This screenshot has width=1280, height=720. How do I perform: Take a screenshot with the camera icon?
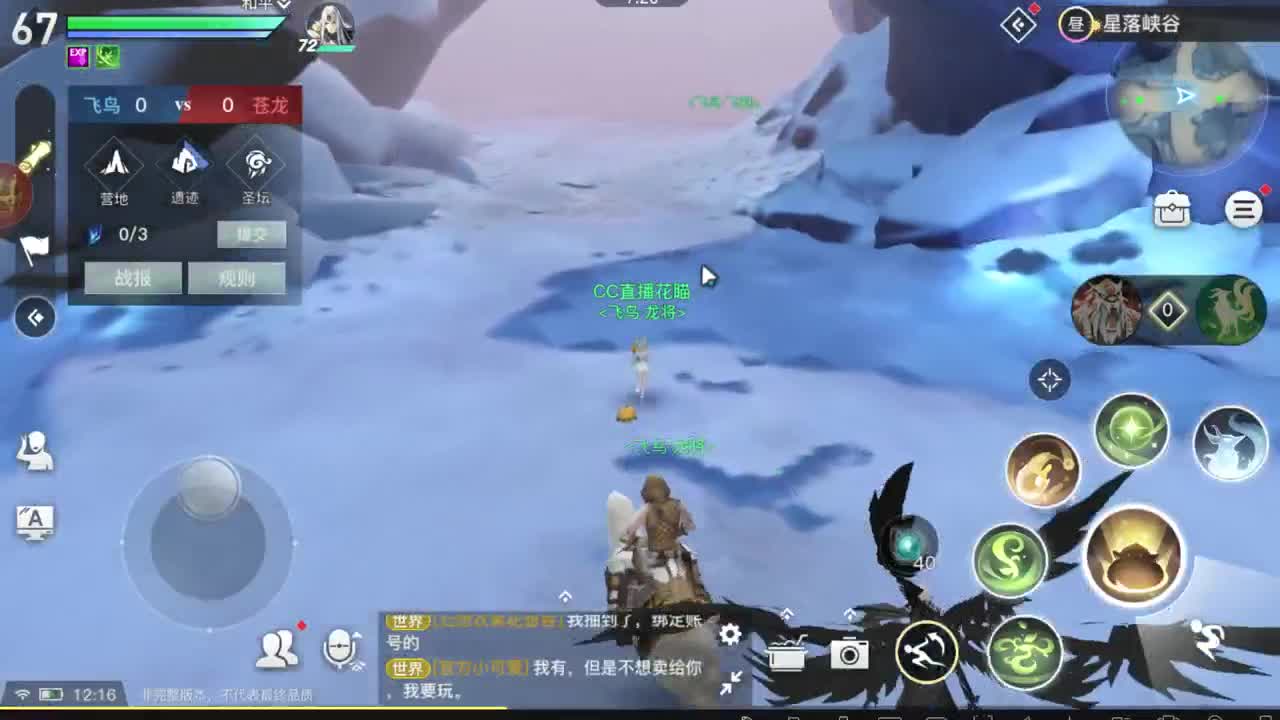point(850,652)
